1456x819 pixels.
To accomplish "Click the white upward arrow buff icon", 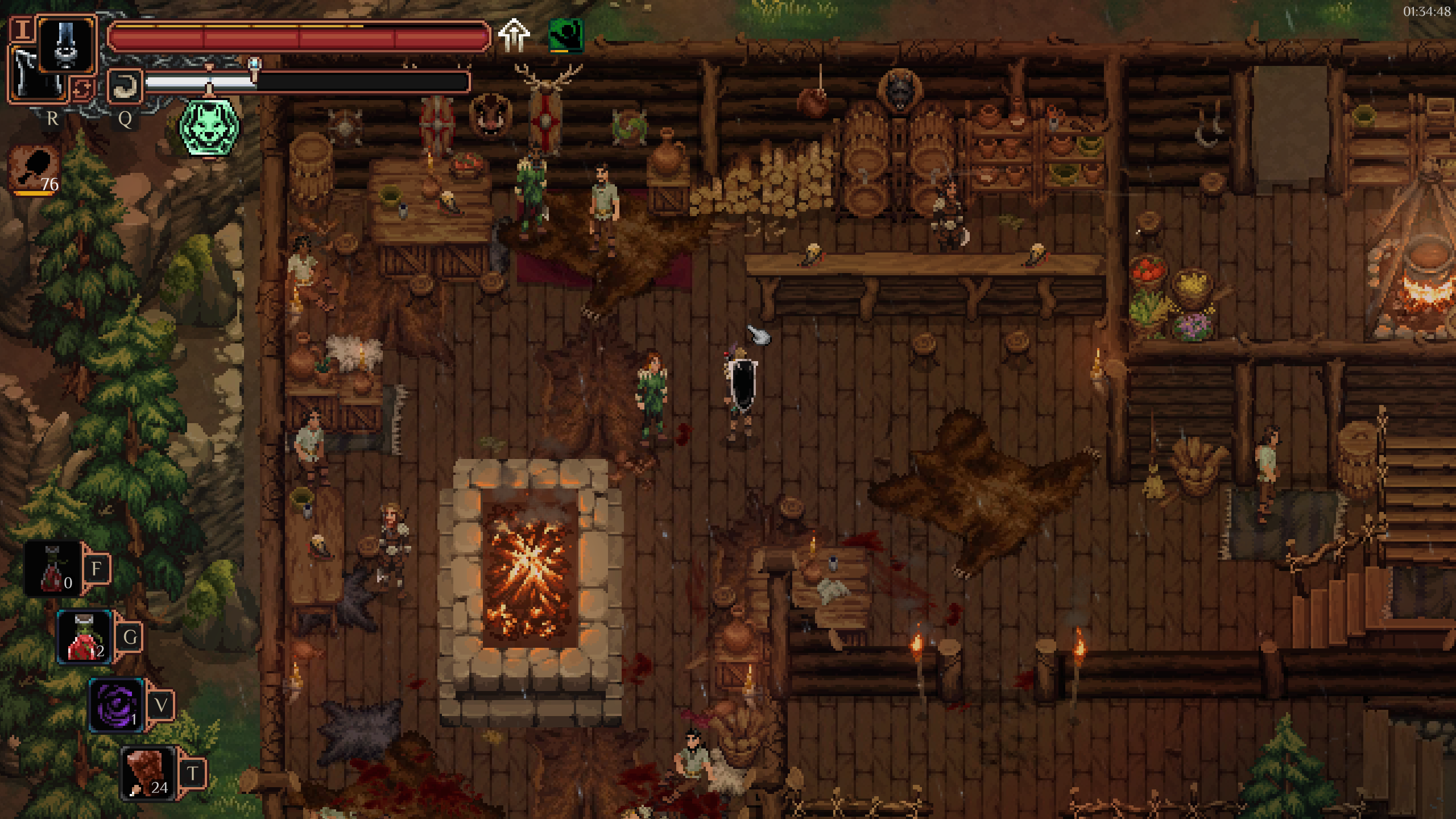I will click(x=514, y=35).
